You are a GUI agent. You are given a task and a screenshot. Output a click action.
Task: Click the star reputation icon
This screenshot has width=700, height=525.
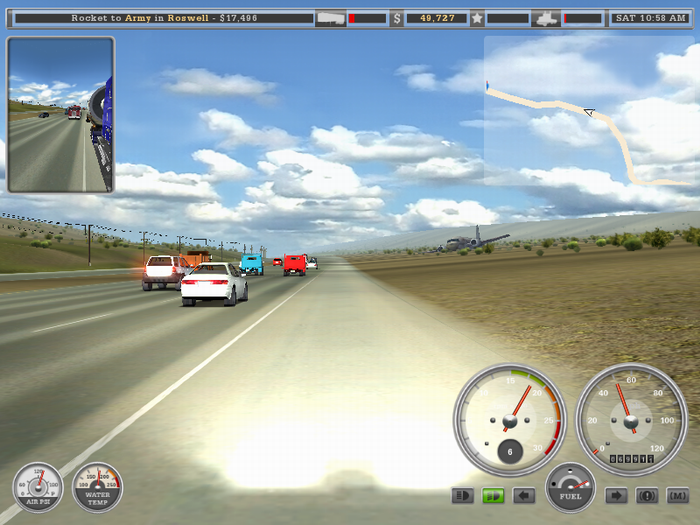[x=477, y=18]
